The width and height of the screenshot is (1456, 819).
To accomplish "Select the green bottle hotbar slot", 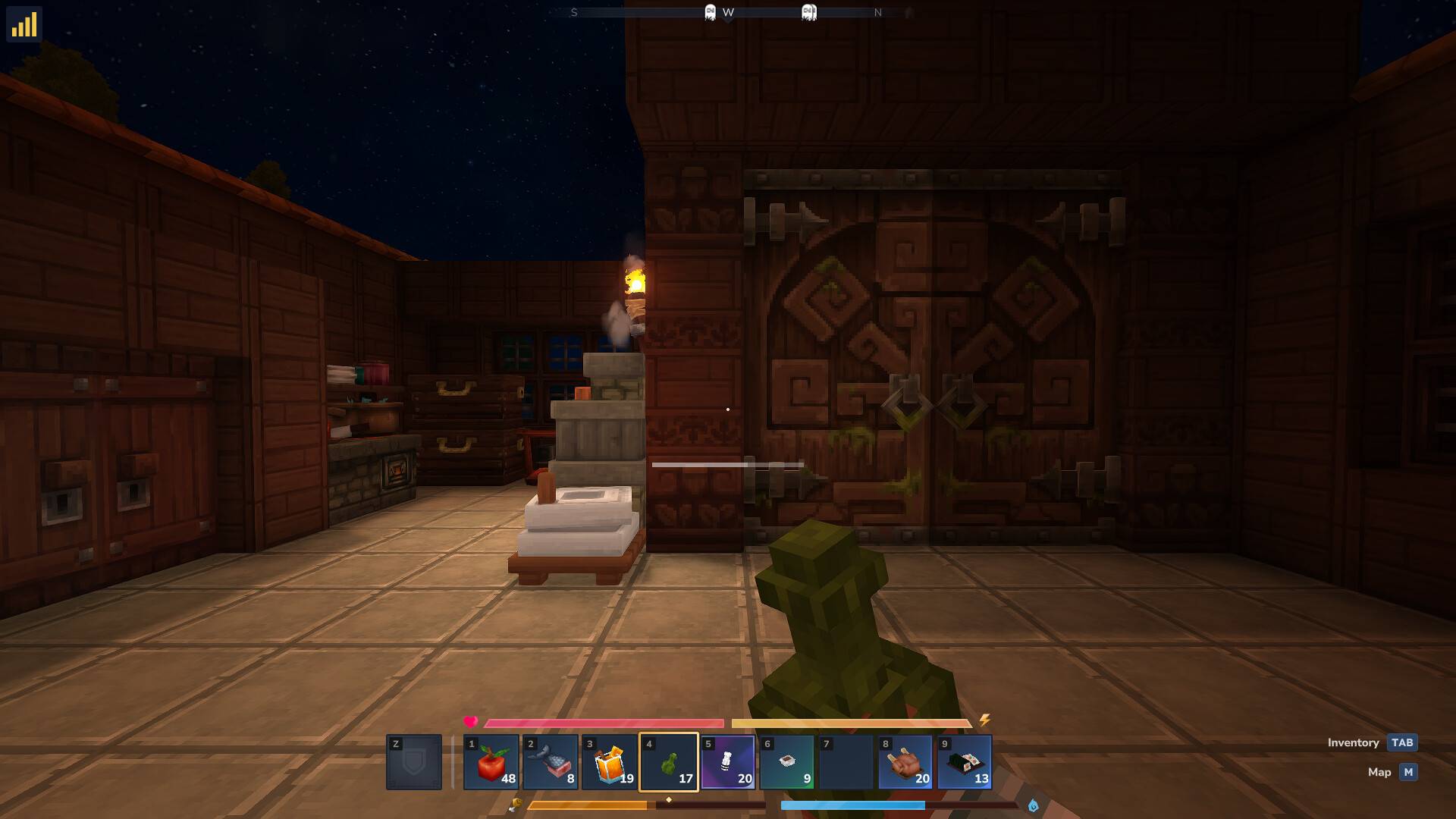I will point(669,762).
